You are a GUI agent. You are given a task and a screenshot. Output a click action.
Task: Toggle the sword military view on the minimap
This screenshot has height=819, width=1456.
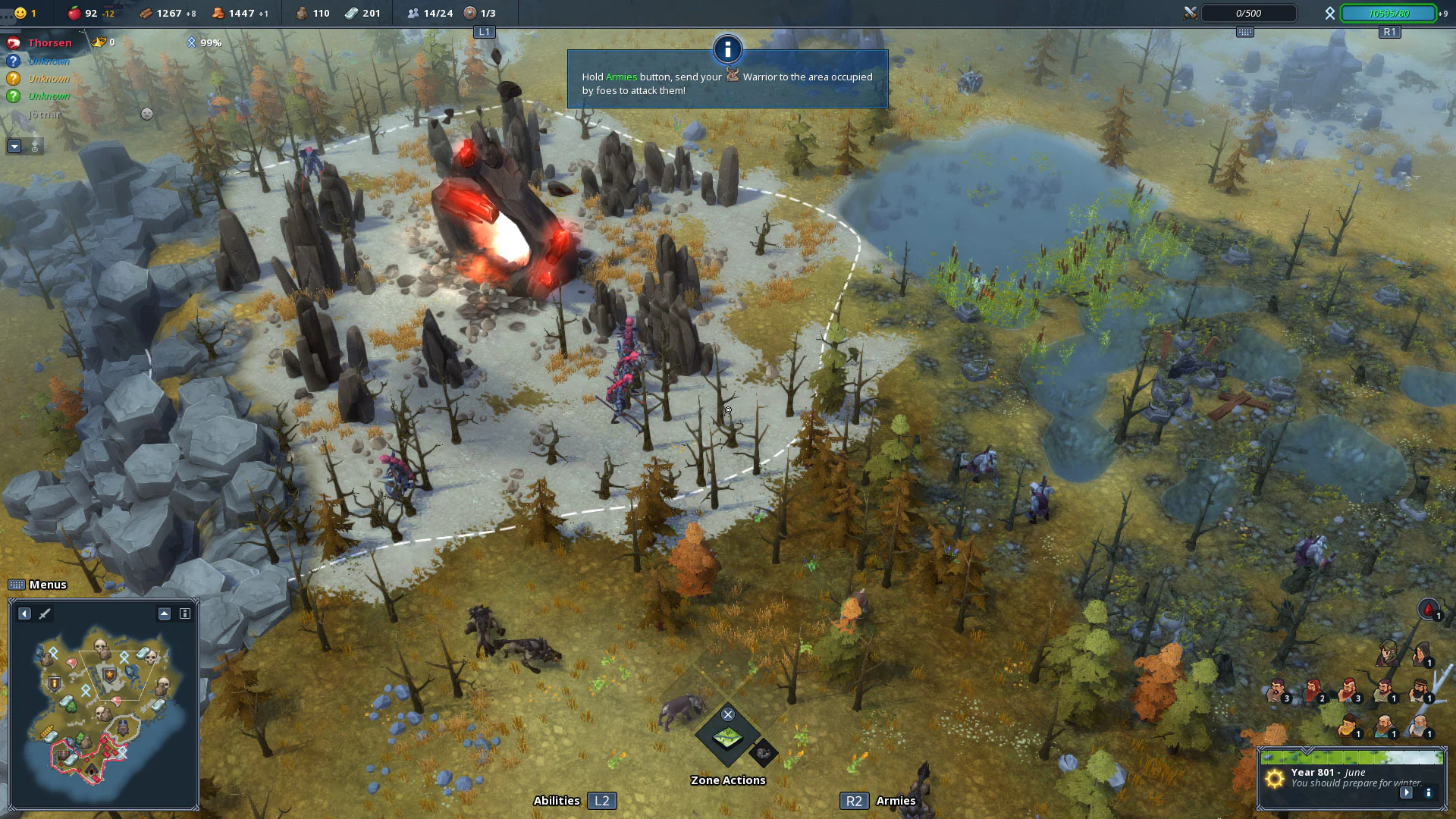click(x=45, y=614)
